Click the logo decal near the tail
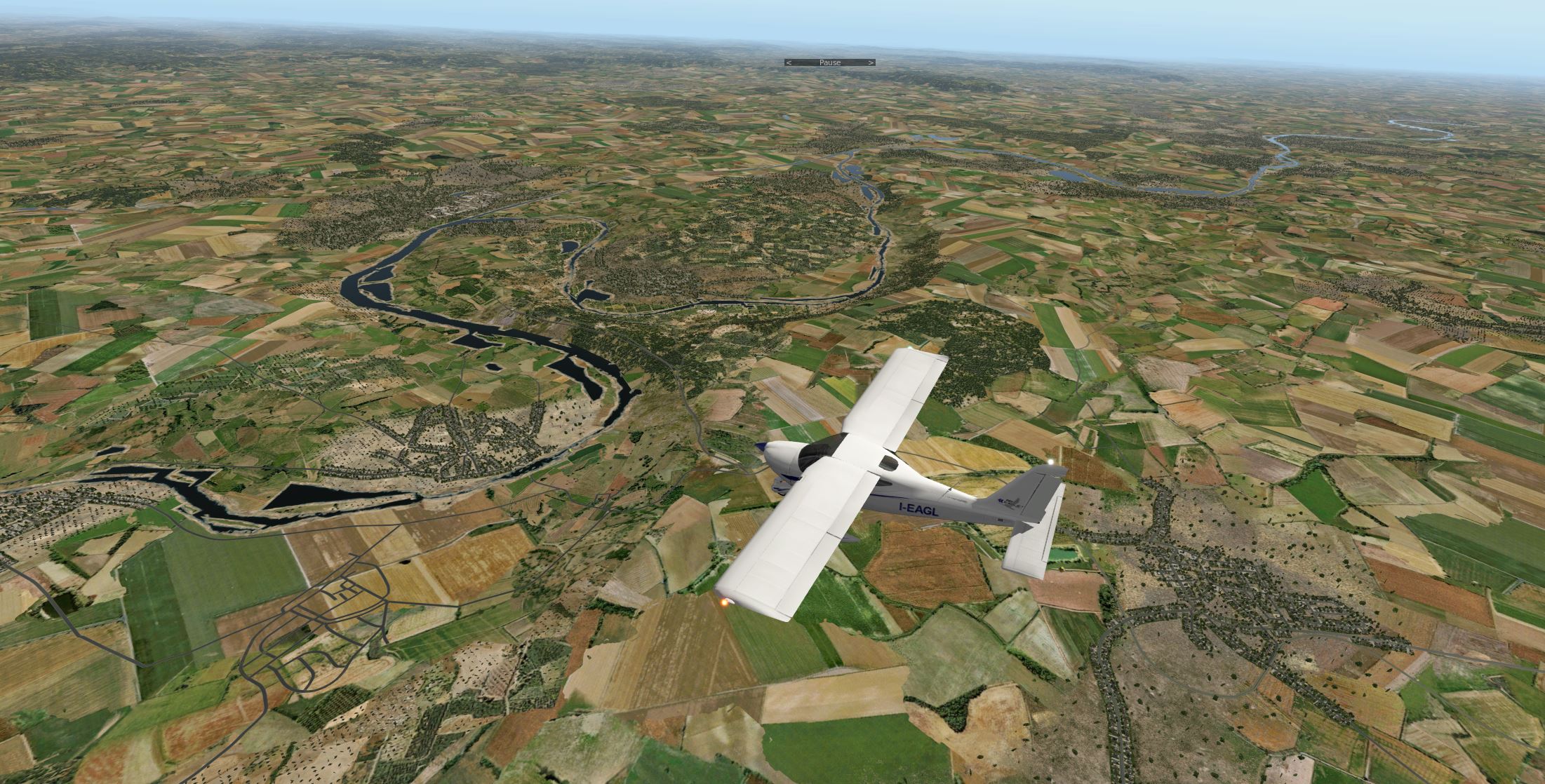This screenshot has height=784, width=1545. pos(1010,503)
